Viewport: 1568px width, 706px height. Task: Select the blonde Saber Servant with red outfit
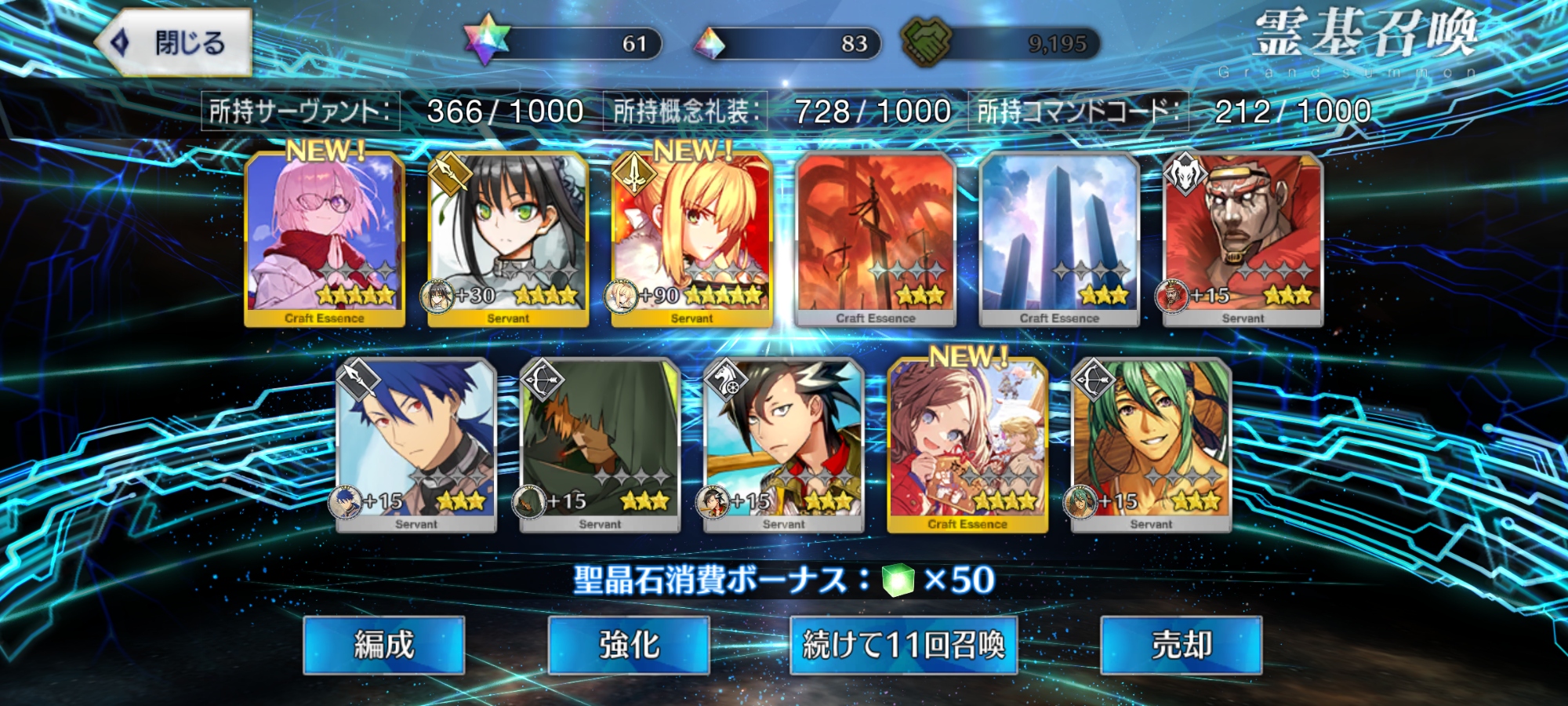pyautogui.click(x=691, y=238)
